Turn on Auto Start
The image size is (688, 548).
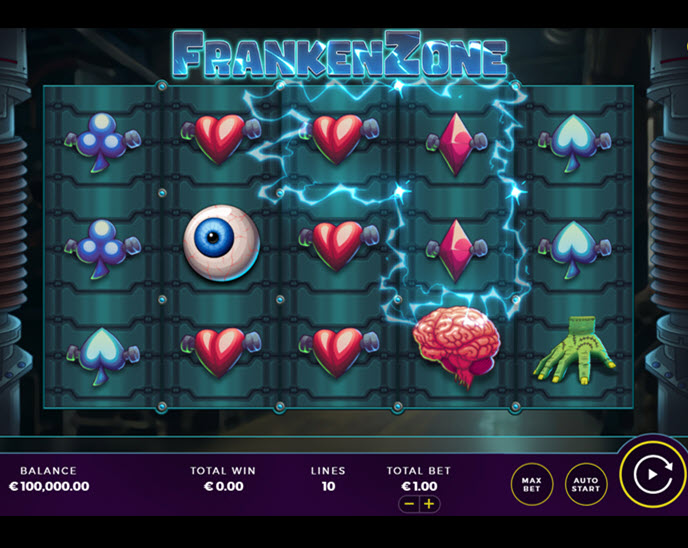coord(585,484)
